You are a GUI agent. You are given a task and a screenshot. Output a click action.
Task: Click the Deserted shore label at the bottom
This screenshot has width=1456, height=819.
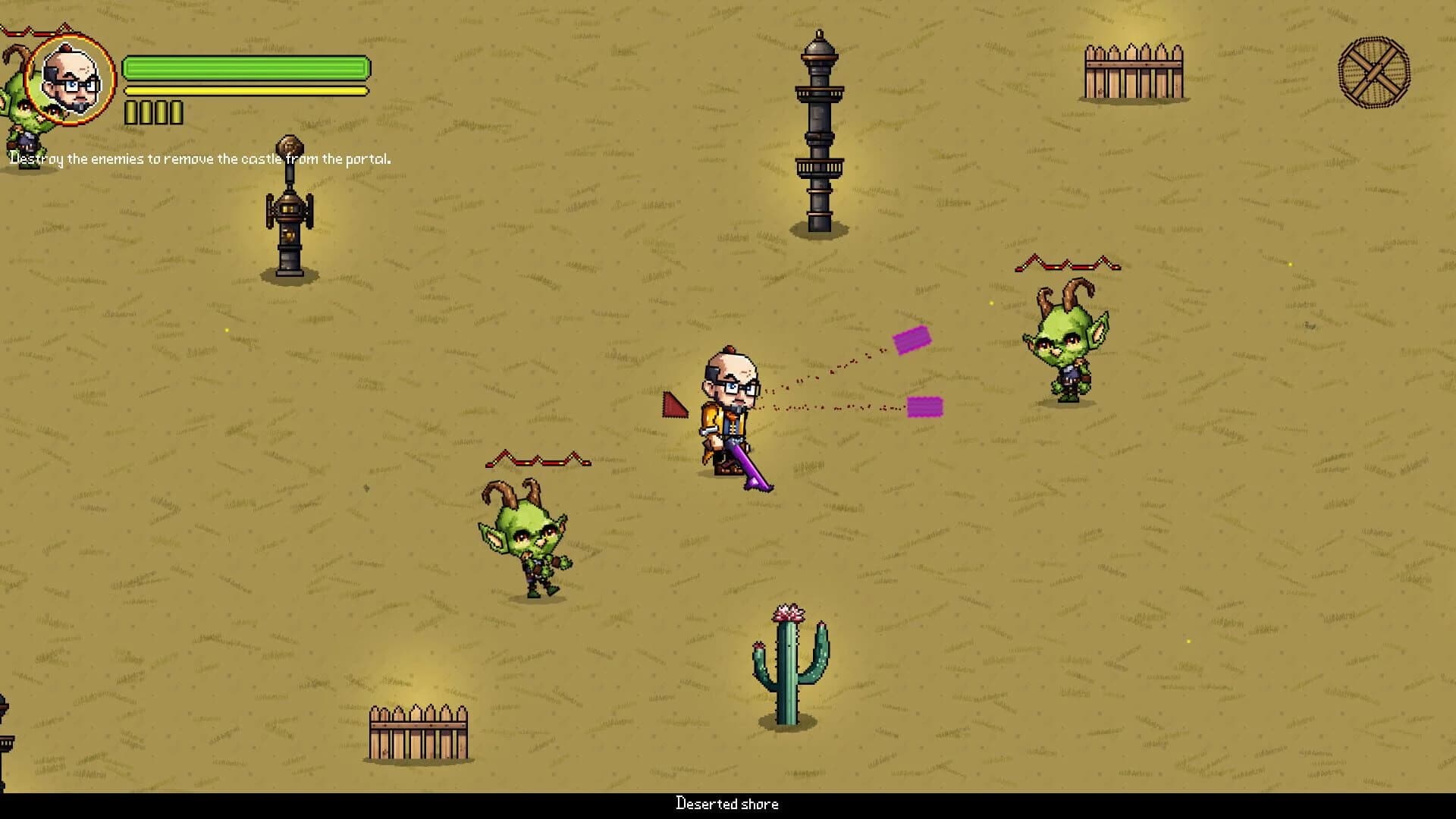[726, 805]
